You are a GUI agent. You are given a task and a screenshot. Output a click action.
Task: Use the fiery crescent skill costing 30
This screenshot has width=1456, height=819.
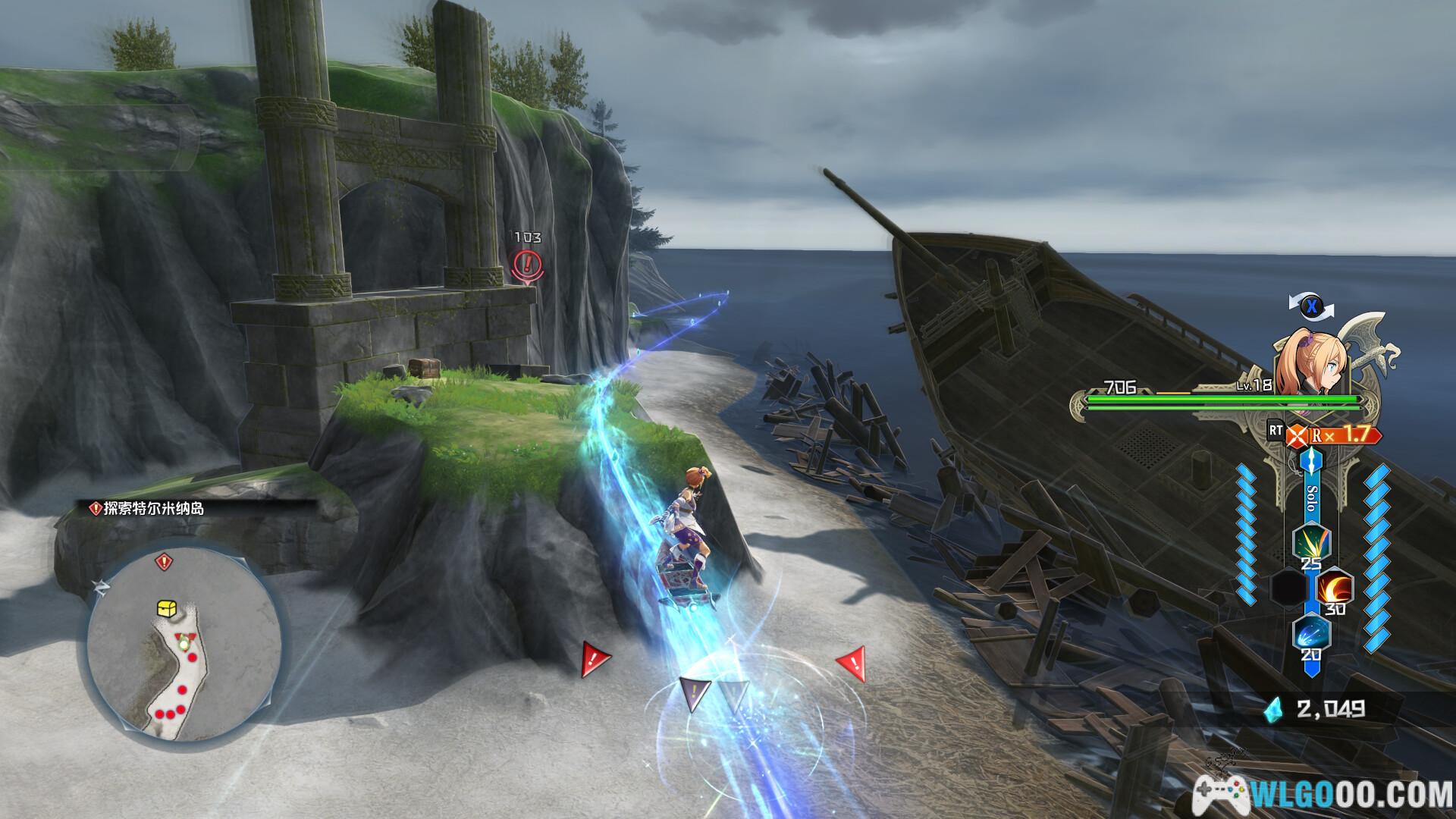[x=1334, y=588]
